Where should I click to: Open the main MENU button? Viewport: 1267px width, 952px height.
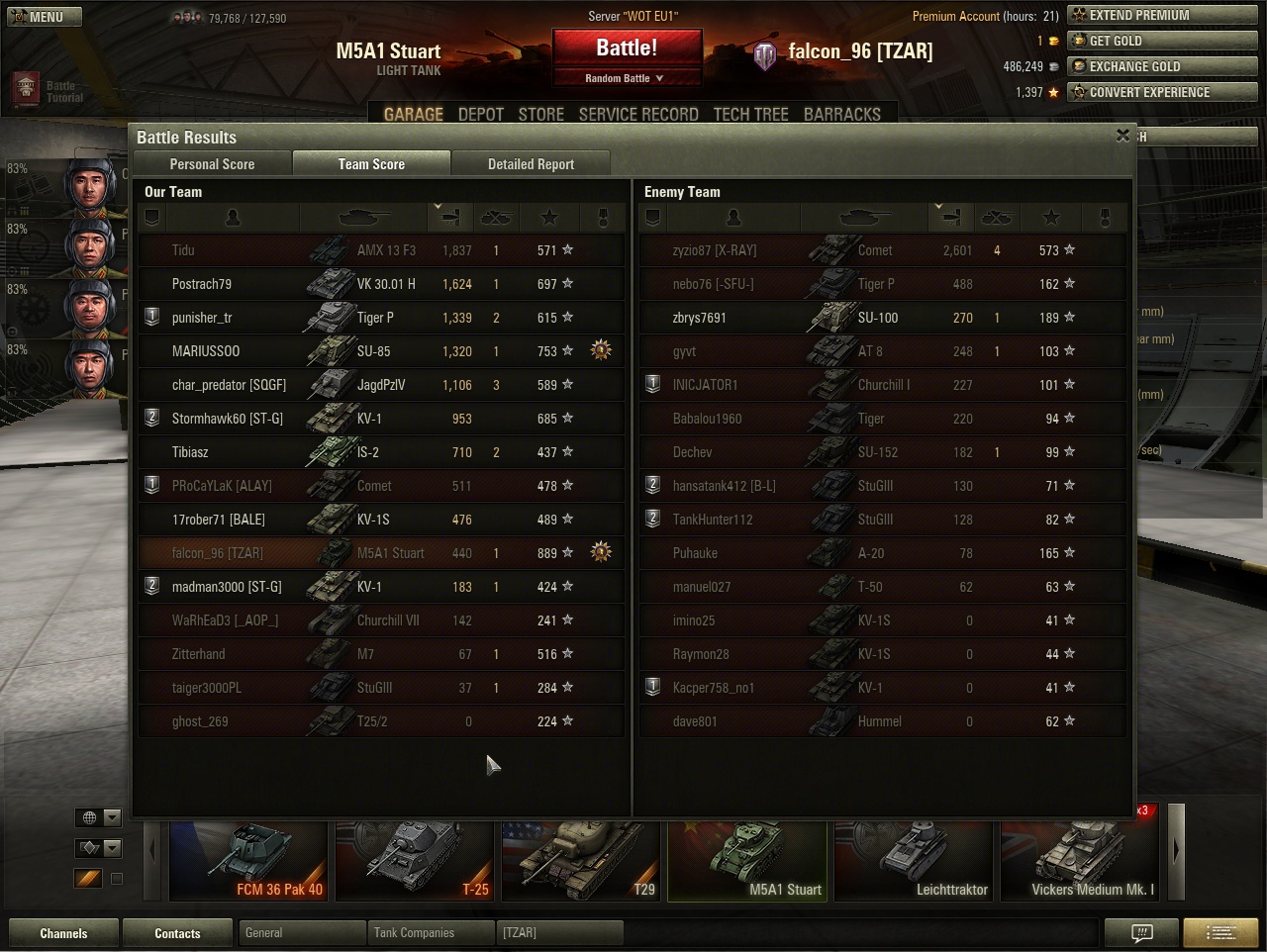click(44, 17)
